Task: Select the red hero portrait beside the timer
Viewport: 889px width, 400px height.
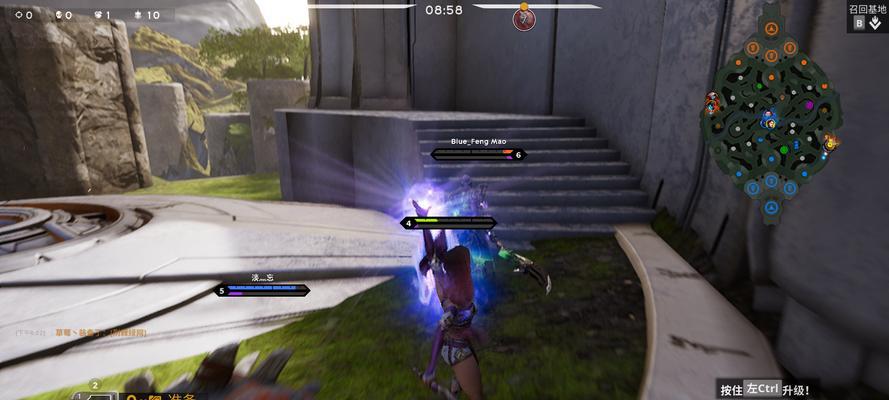Action: 524,19
